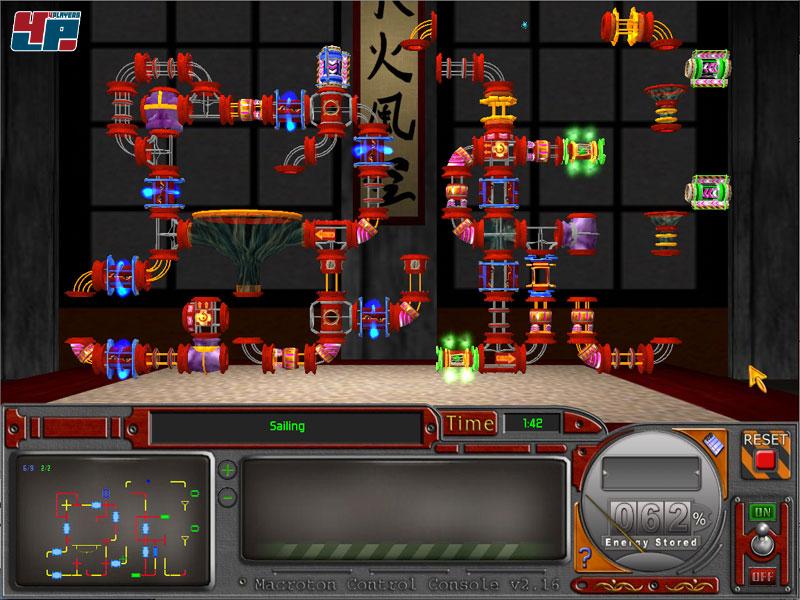Zoom out with the minus button

point(227,496)
